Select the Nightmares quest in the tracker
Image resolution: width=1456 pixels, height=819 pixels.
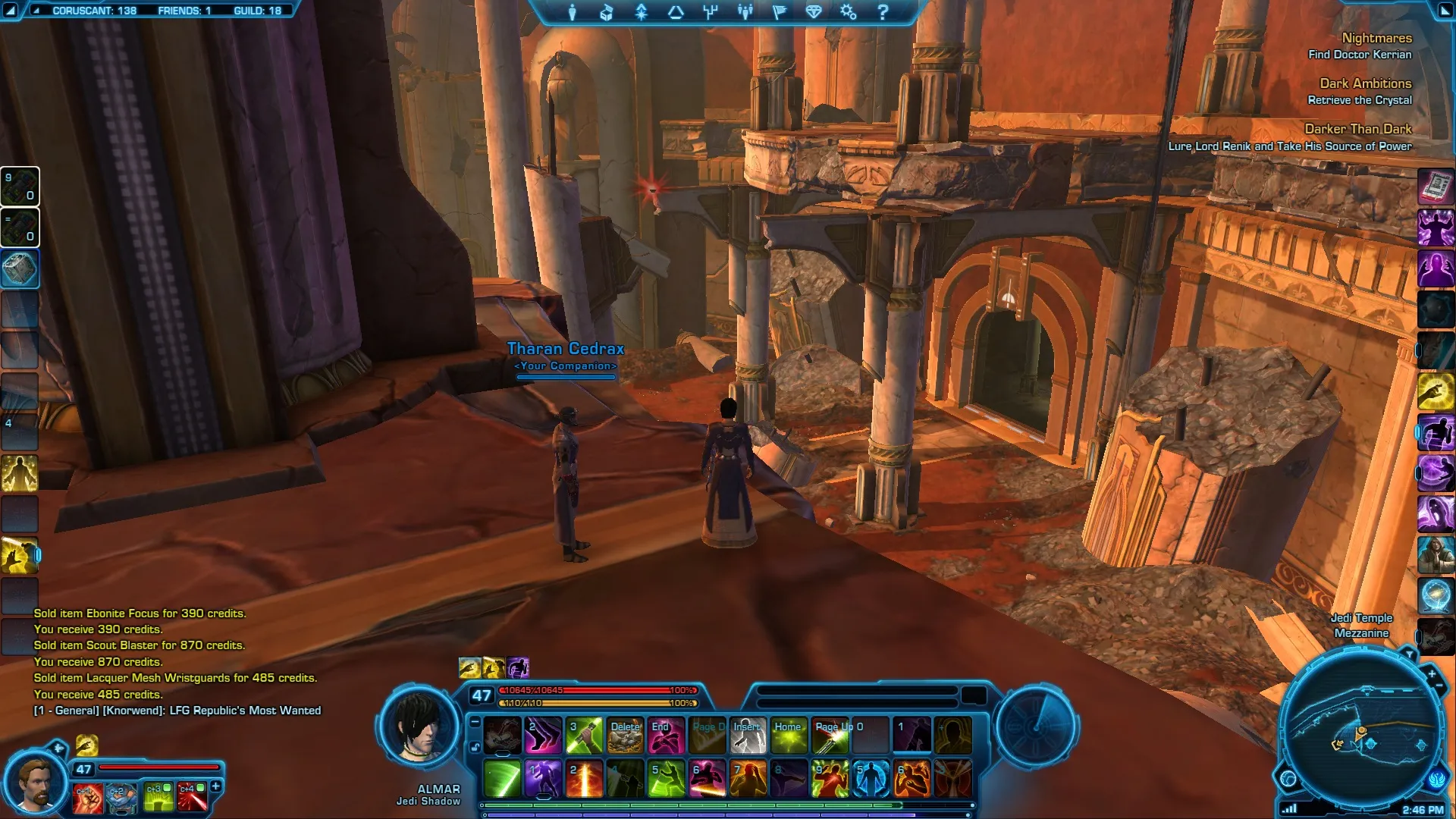(1376, 38)
